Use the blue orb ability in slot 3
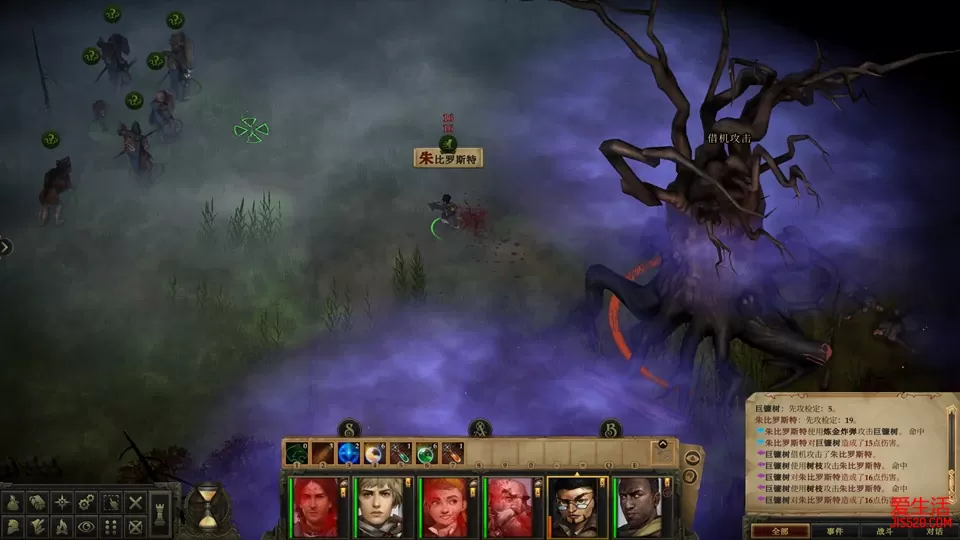This screenshot has width=960, height=540. [x=348, y=454]
